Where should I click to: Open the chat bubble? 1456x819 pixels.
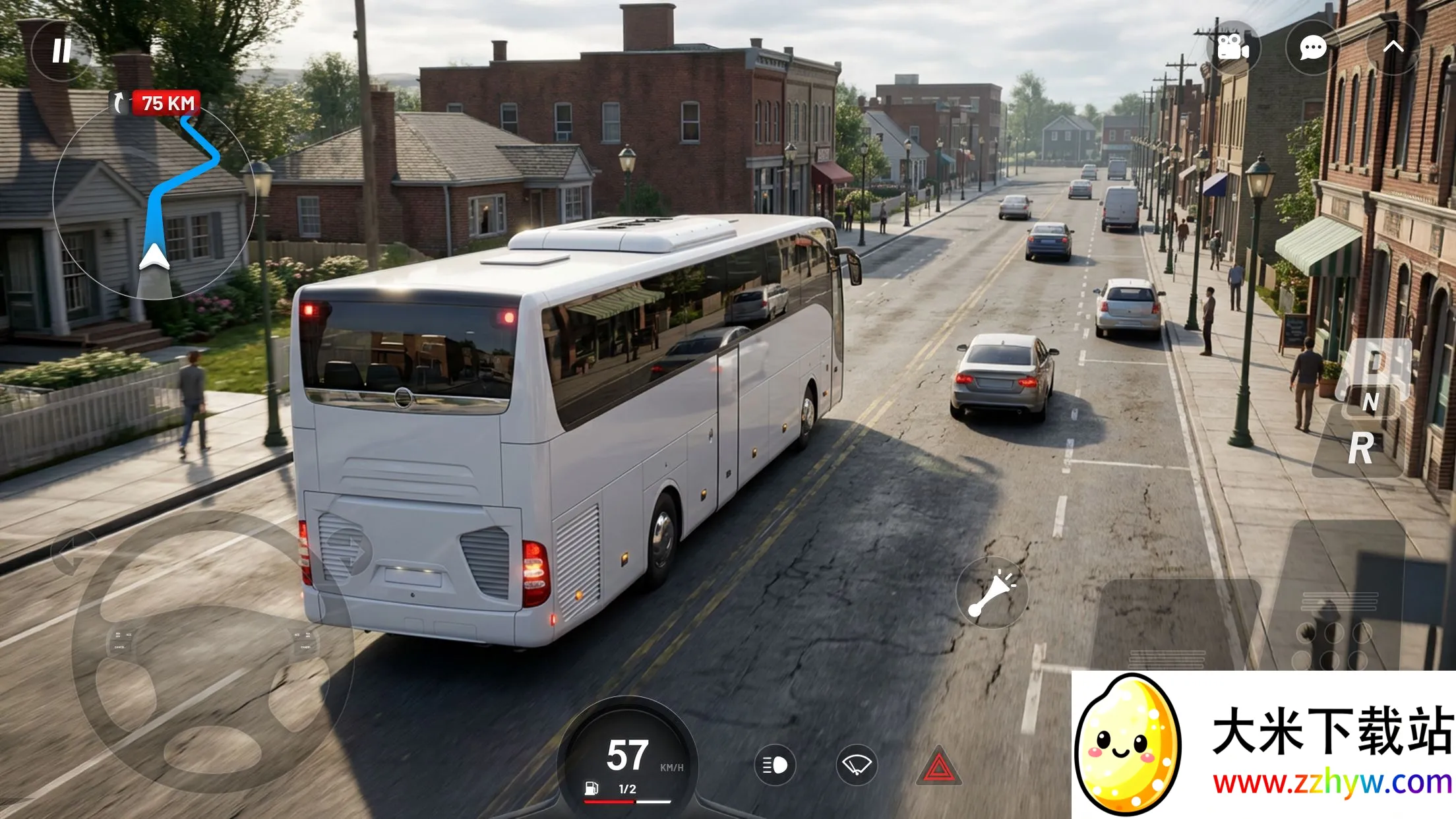click(x=1312, y=47)
